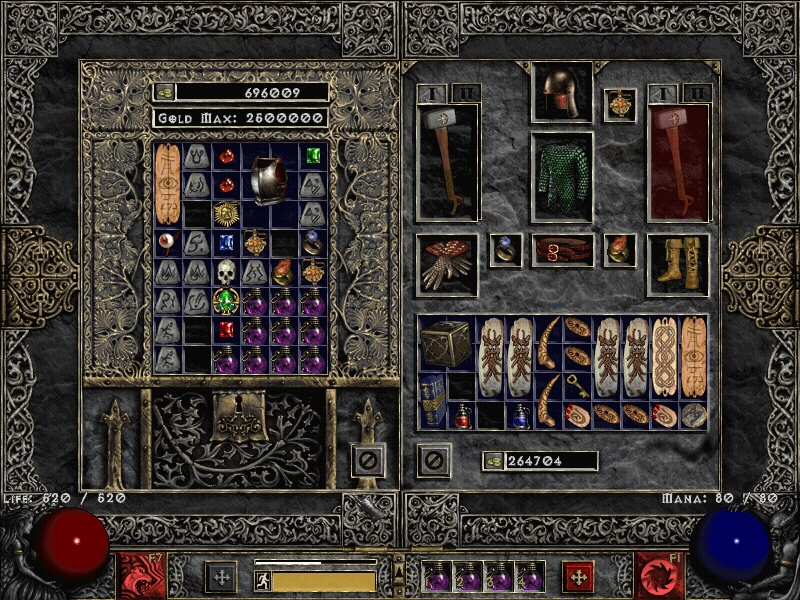Select the breastplate armor in the stash
800x600 pixels.
tap(269, 179)
